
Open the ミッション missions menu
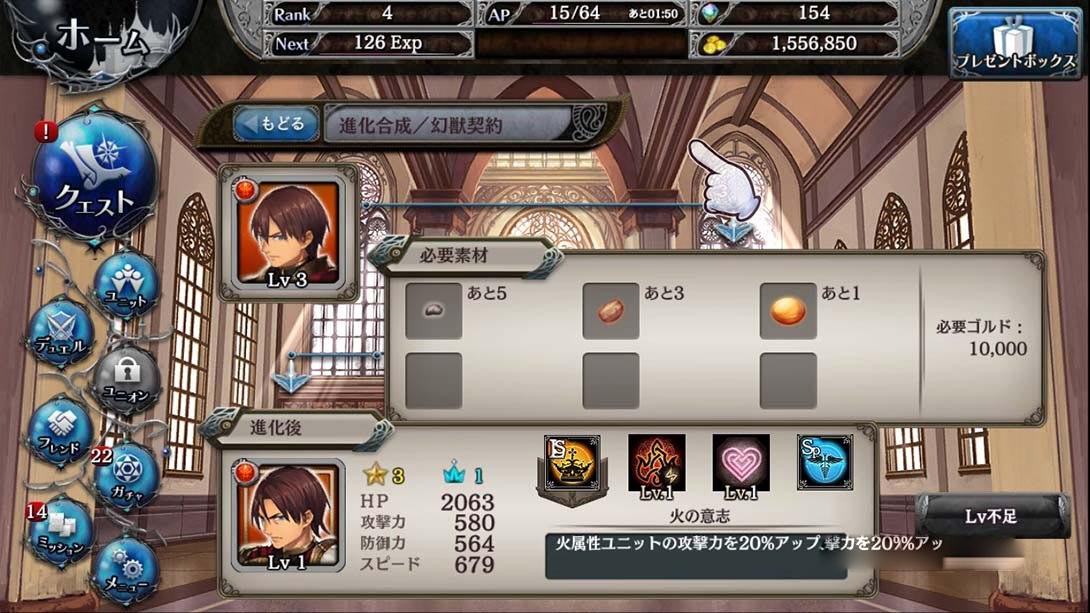tap(60, 530)
